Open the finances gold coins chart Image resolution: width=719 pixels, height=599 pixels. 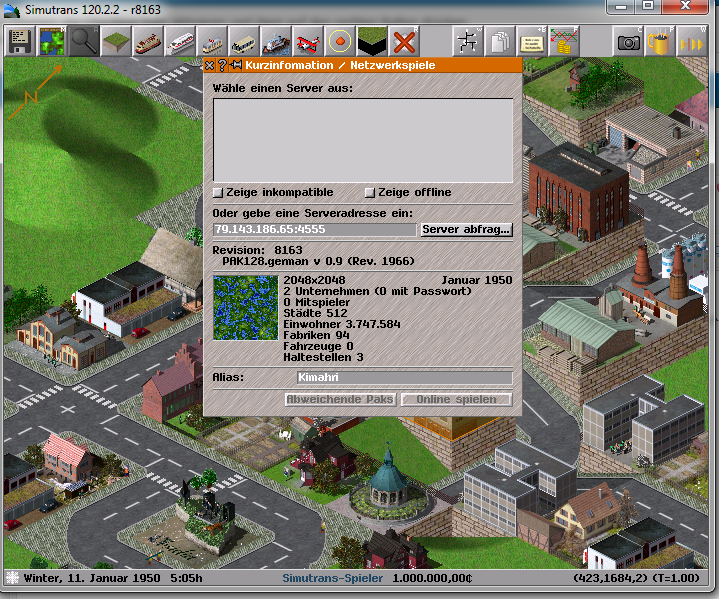point(563,42)
